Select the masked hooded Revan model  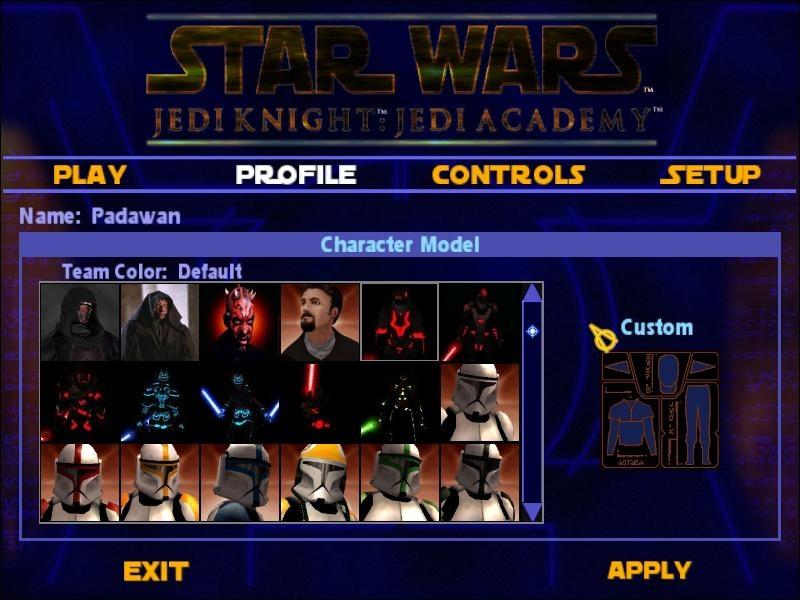pos(80,322)
